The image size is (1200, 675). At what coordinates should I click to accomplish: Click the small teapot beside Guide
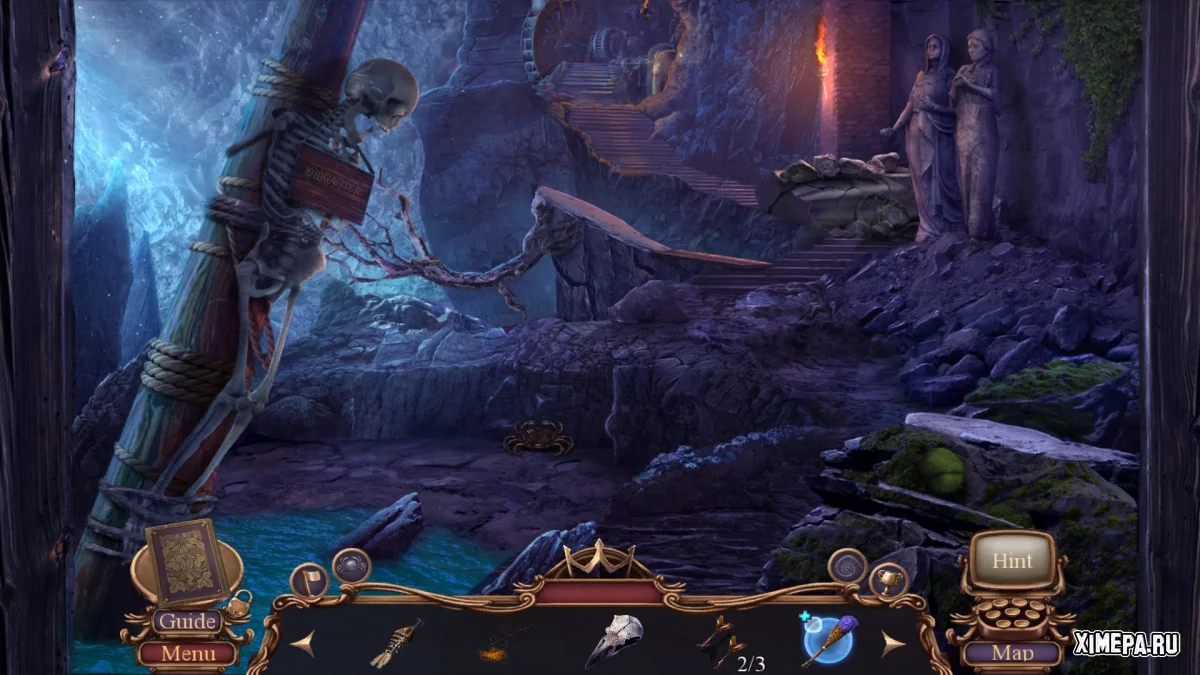point(239,602)
